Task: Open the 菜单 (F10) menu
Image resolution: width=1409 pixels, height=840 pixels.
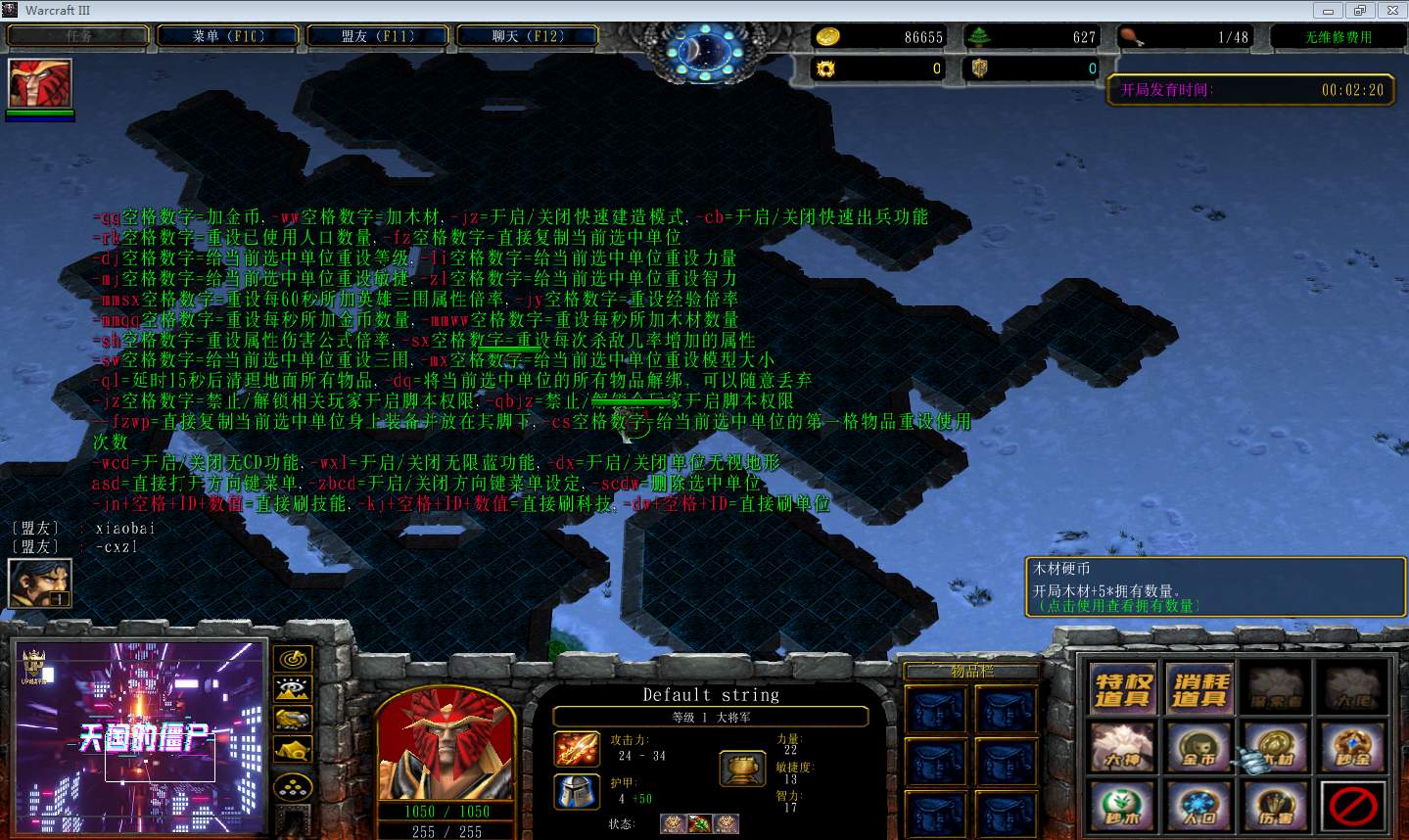Action: coord(228,36)
